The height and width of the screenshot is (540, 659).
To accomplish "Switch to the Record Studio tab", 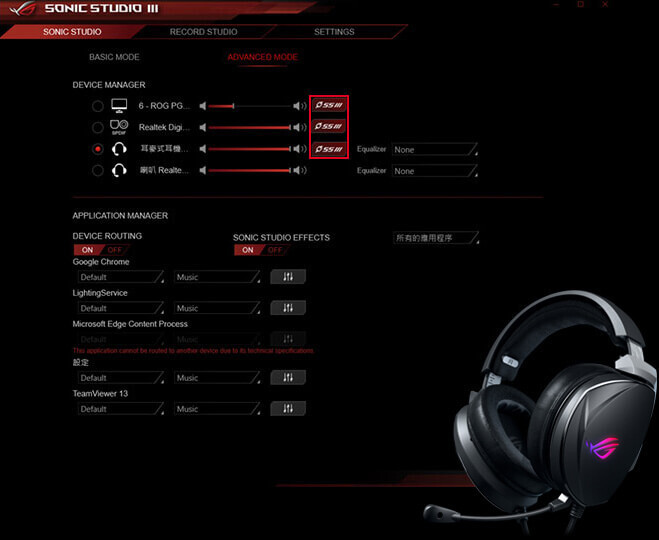I will (x=203, y=32).
